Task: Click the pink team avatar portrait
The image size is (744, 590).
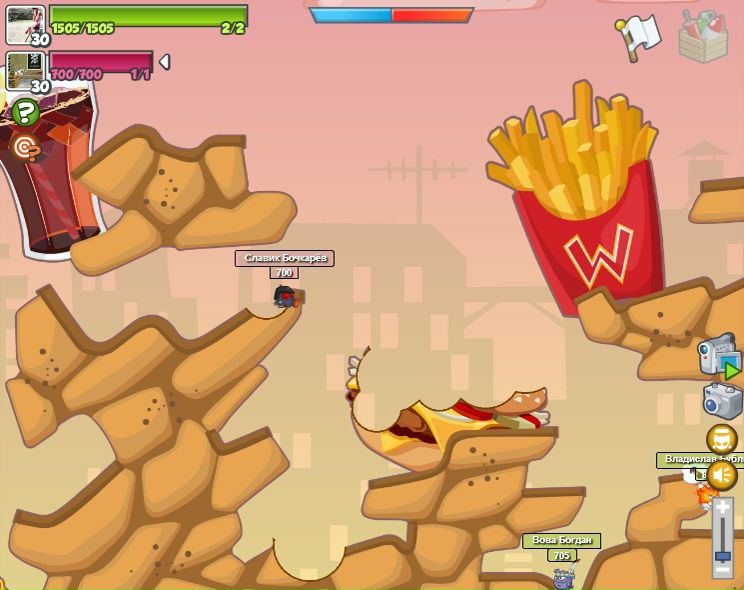Action: click(x=23, y=70)
